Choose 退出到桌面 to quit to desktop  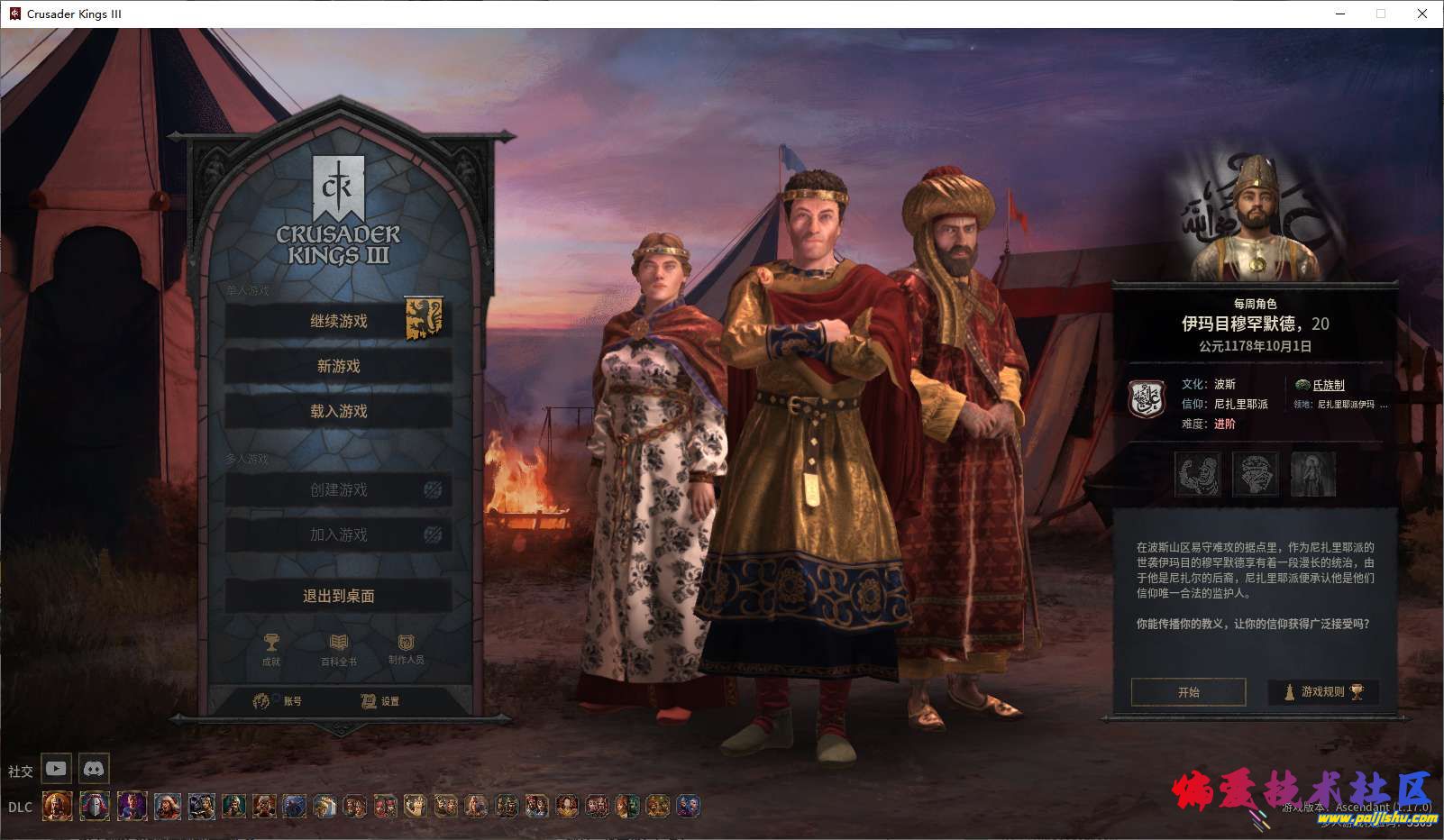click(338, 596)
